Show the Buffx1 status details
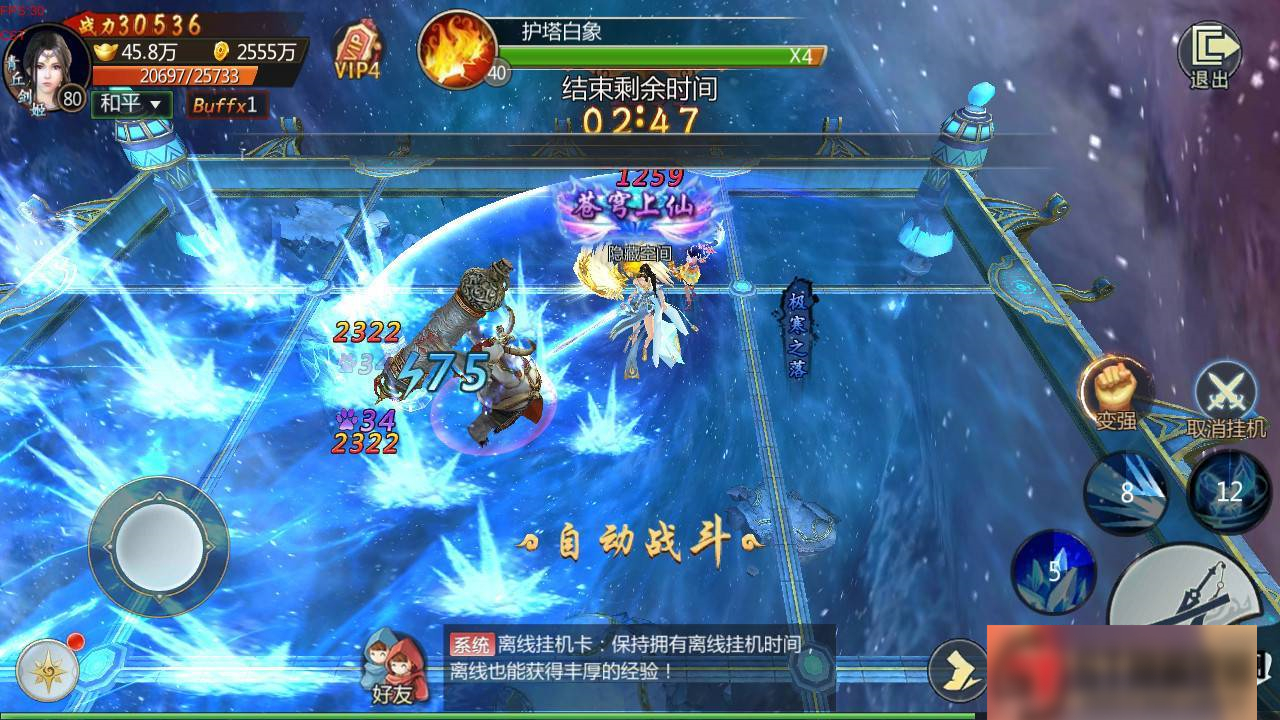The height and width of the screenshot is (720, 1280). point(226,104)
